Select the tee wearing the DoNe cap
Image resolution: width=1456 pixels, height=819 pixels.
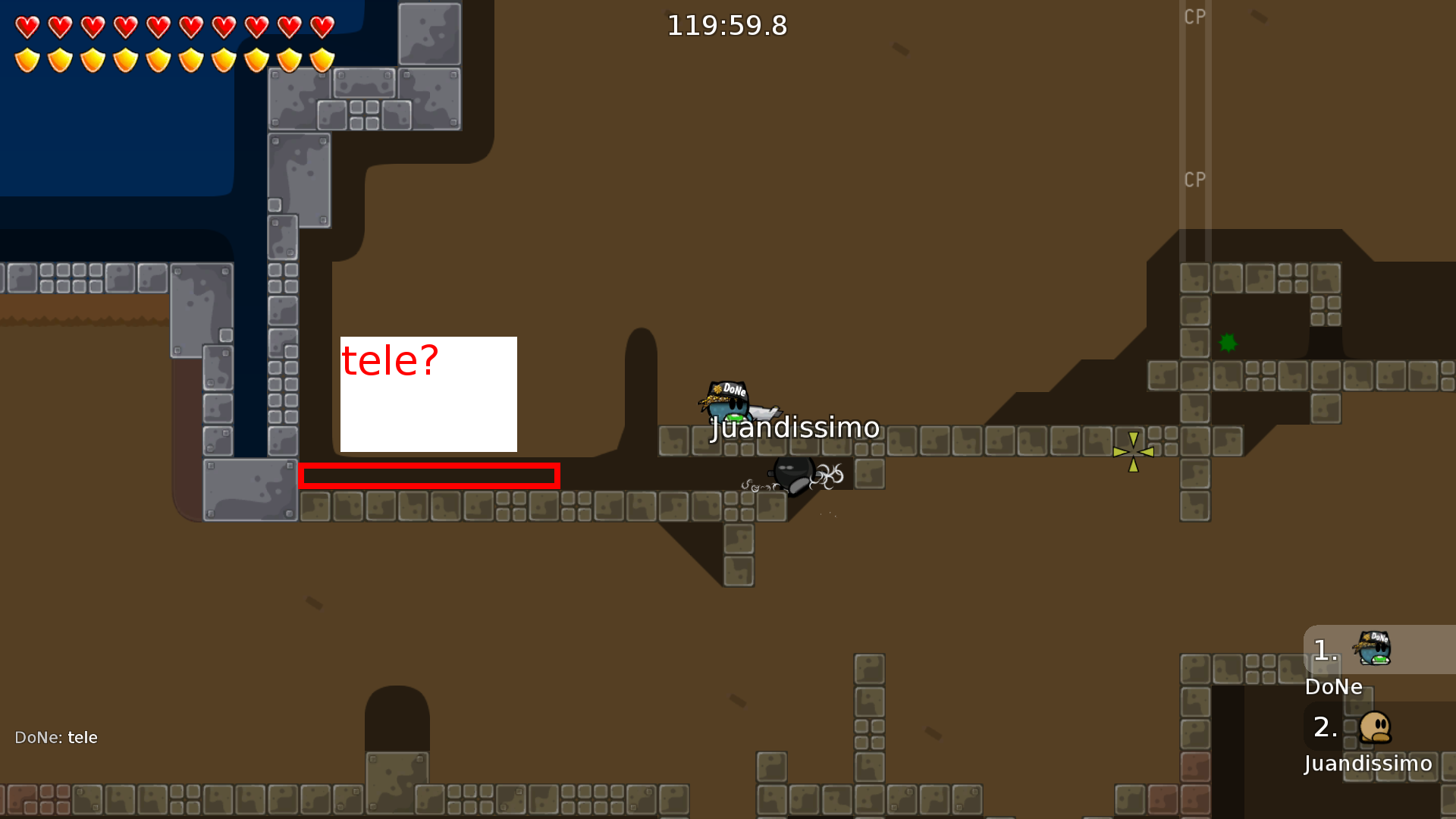(x=730, y=402)
